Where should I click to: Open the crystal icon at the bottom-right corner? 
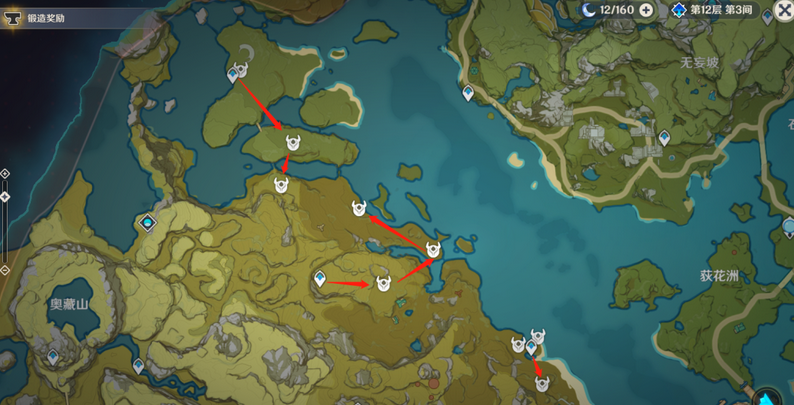(x=768, y=397)
